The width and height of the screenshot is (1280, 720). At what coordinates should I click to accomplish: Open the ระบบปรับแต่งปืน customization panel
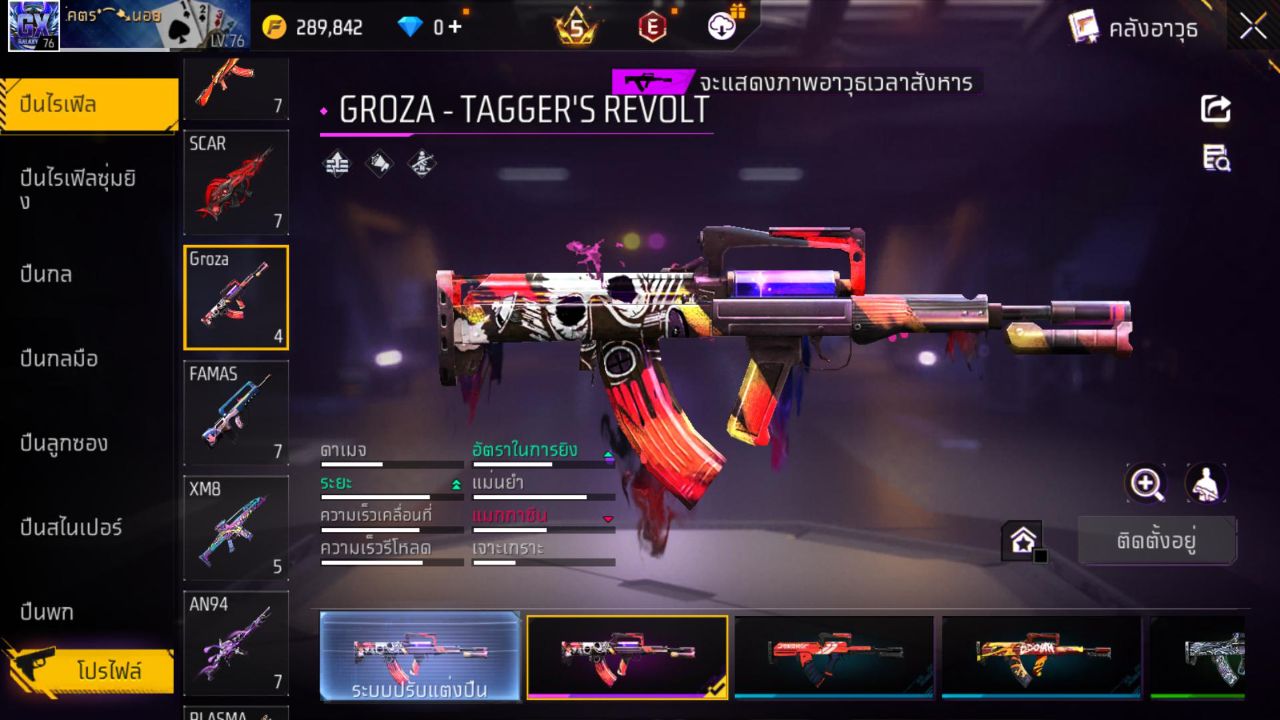[x=420, y=657]
